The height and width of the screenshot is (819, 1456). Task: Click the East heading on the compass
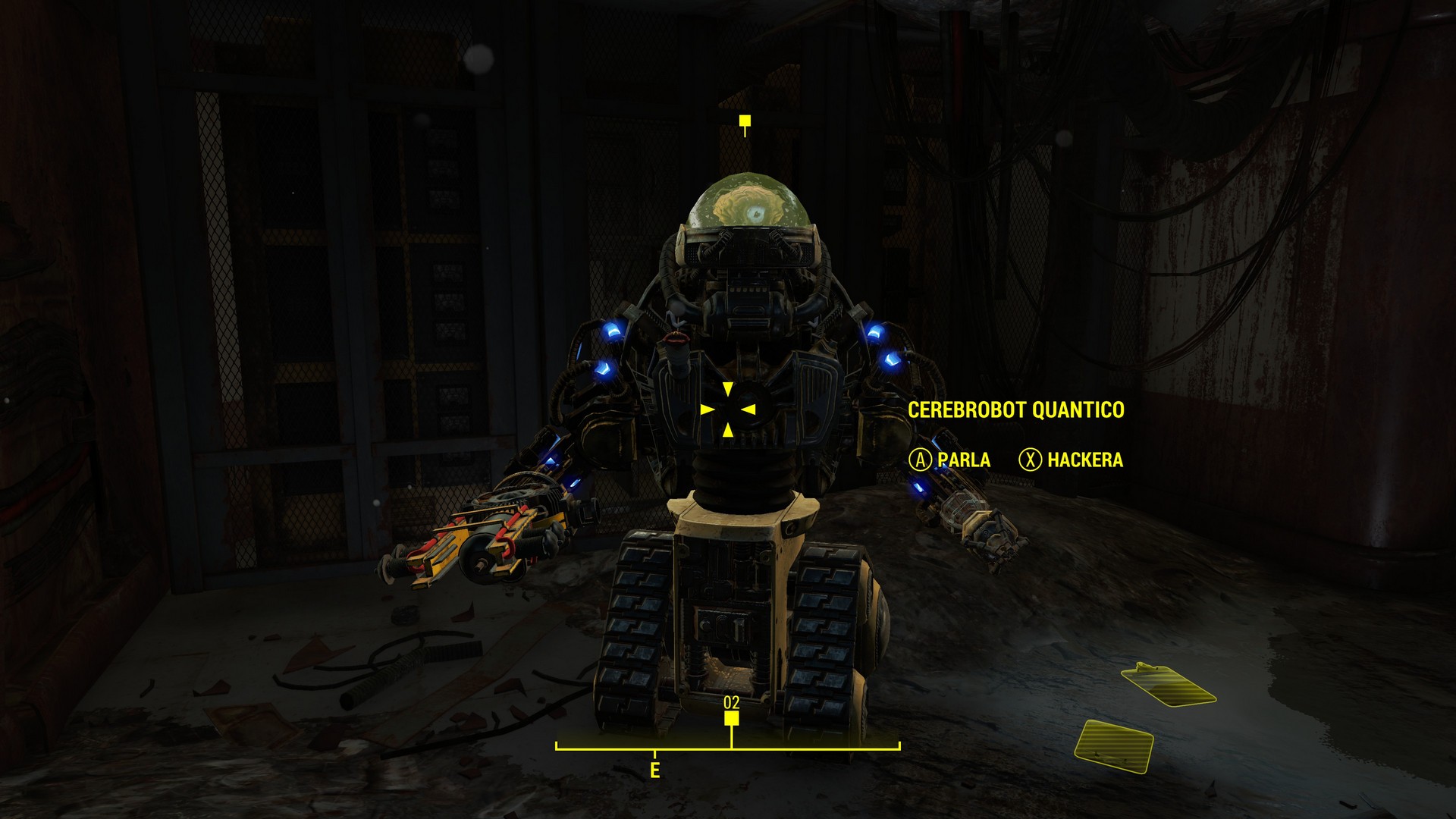coord(654,770)
